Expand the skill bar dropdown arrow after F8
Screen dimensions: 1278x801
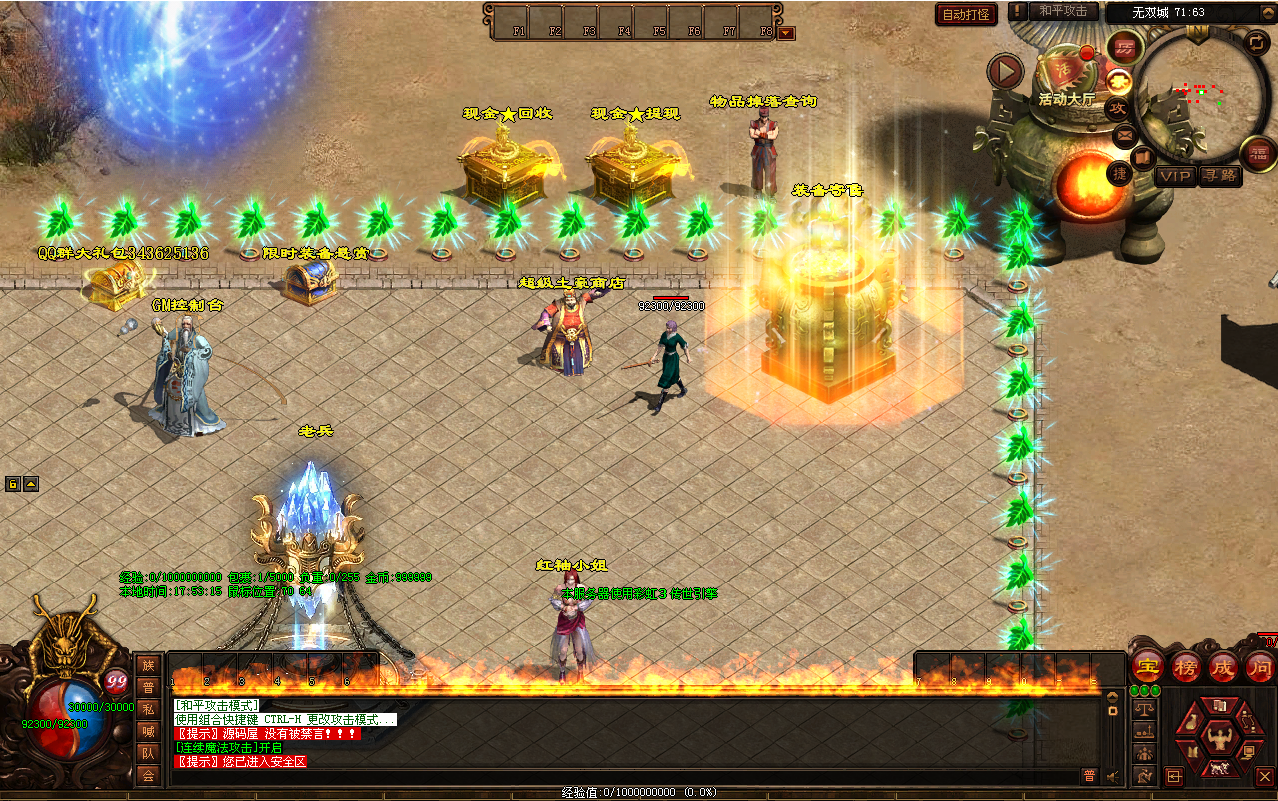pos(786,33)
